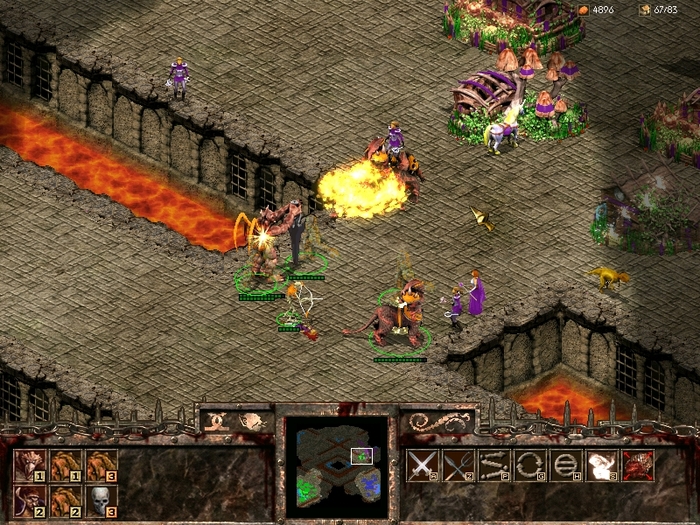
Task: Click the circular arrows command icon
Action: click(x=529, y=465)
